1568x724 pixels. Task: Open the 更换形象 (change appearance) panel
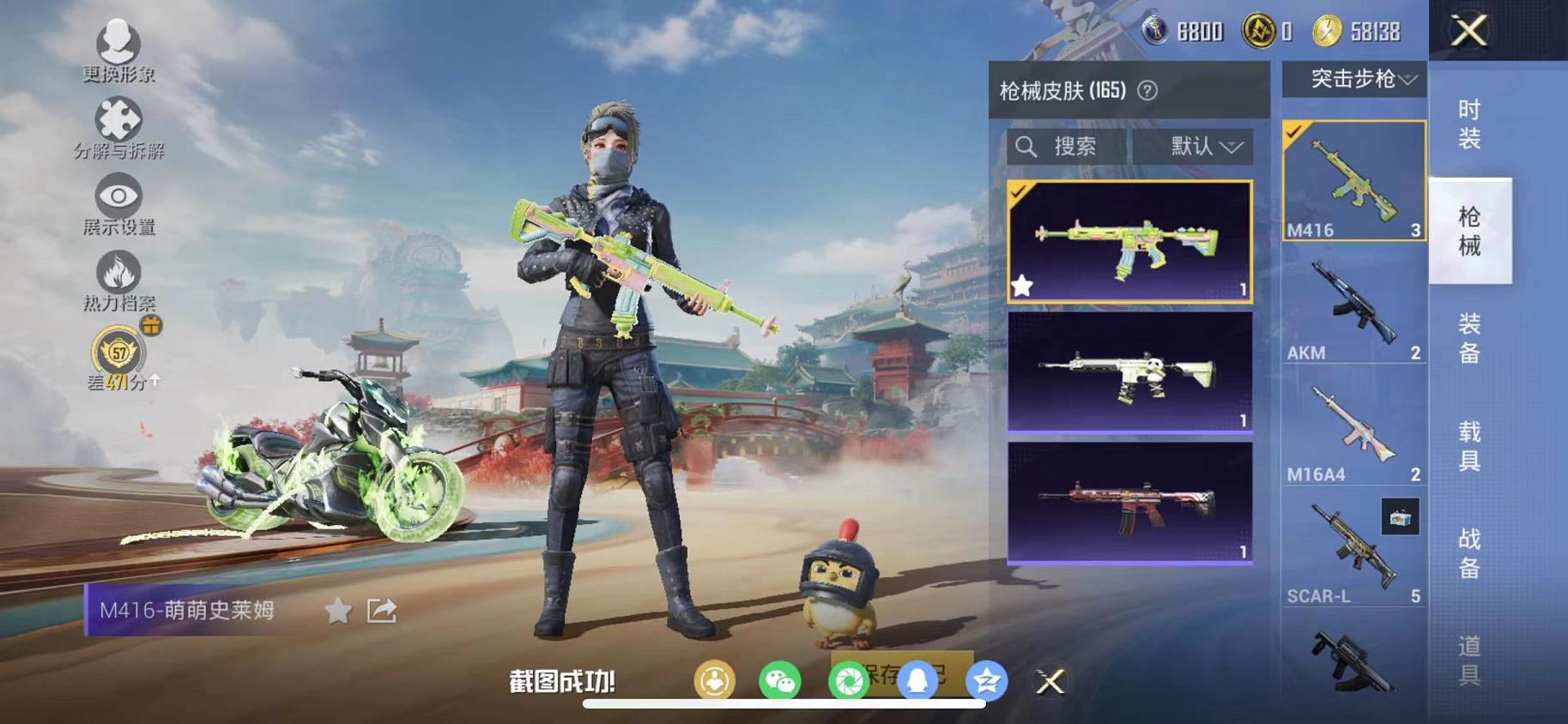tap(120, 49)
